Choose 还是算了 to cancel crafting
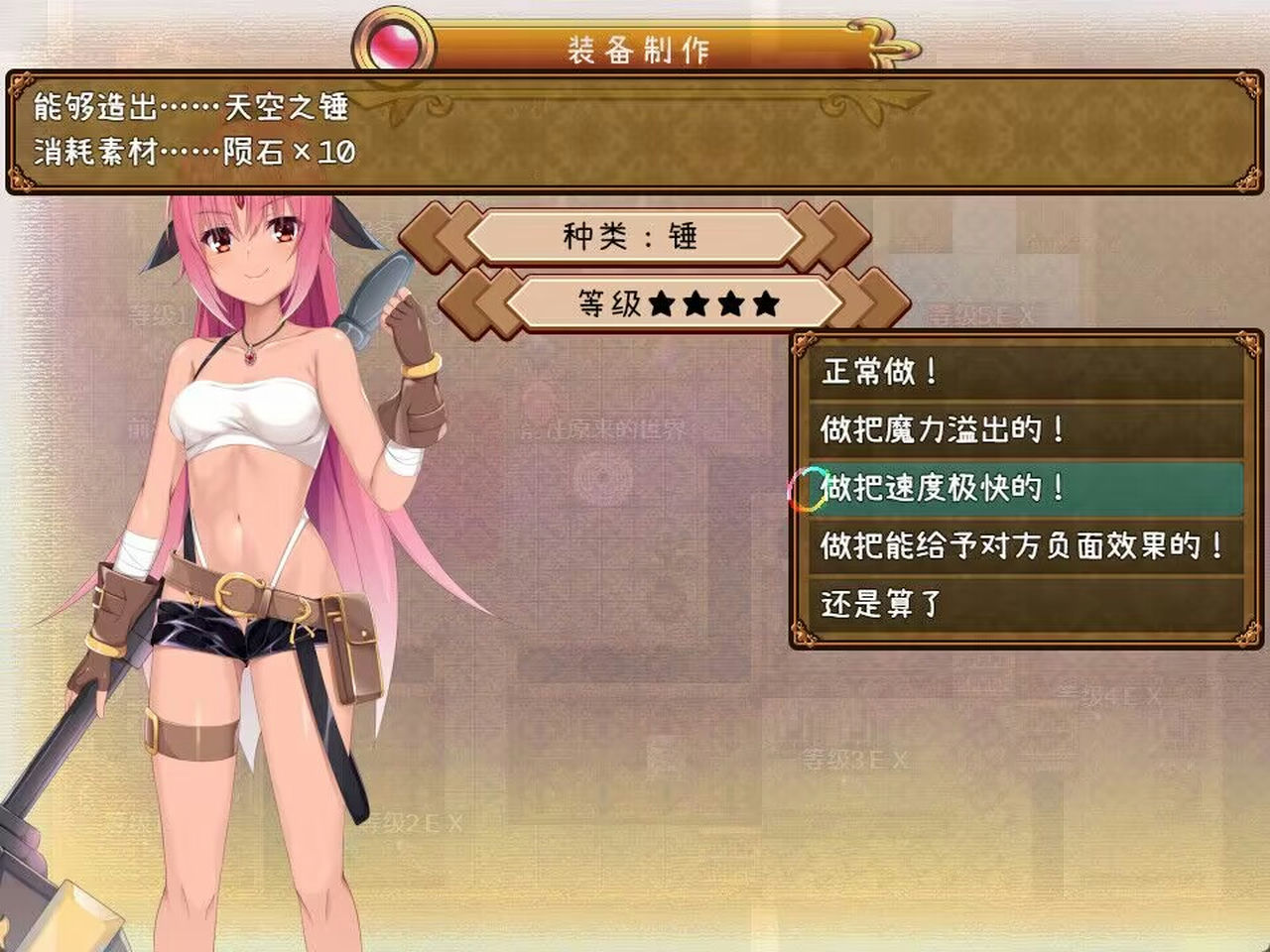This screenshot has height=952, width=1270. tap(878, 600)
